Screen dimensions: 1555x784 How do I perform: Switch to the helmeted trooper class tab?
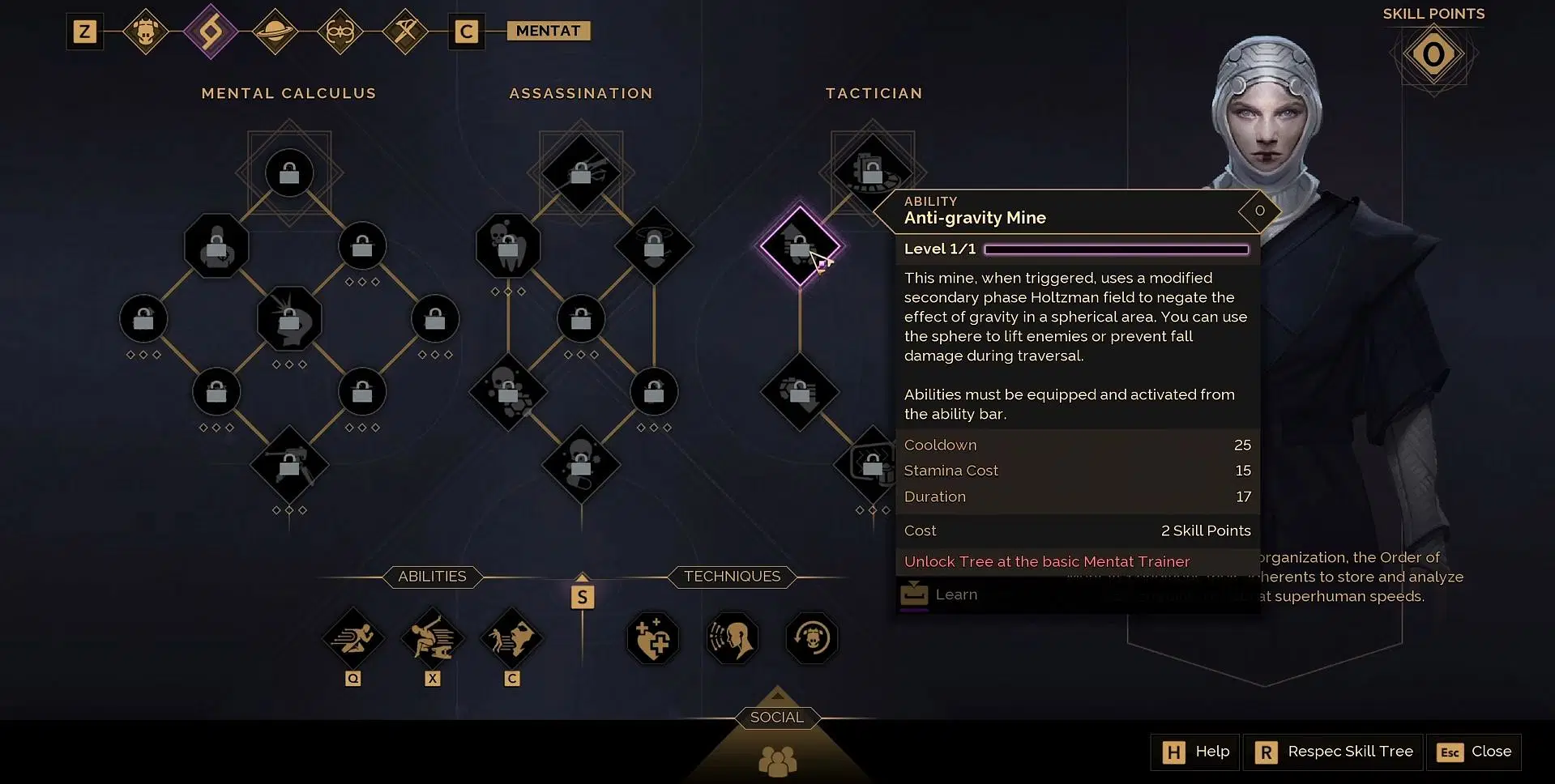click(146, 32)
